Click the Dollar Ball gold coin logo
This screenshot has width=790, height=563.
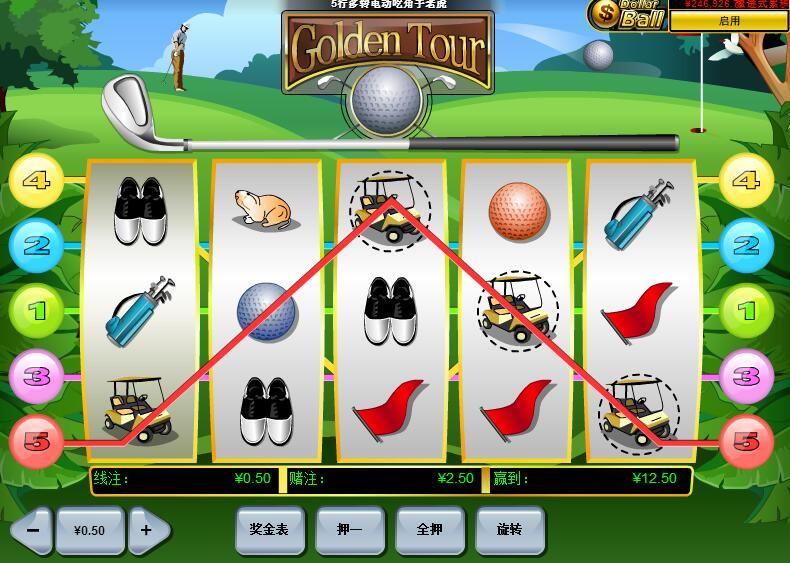[x=604, y=14]
